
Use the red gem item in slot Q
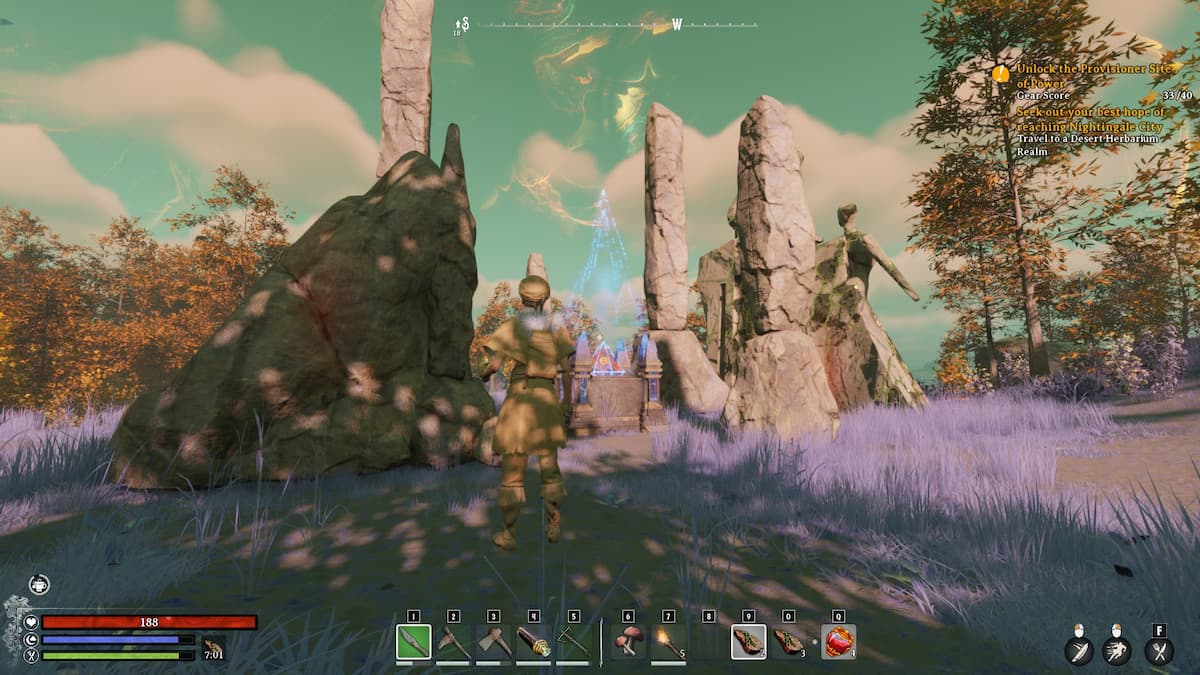pos(838,642)
